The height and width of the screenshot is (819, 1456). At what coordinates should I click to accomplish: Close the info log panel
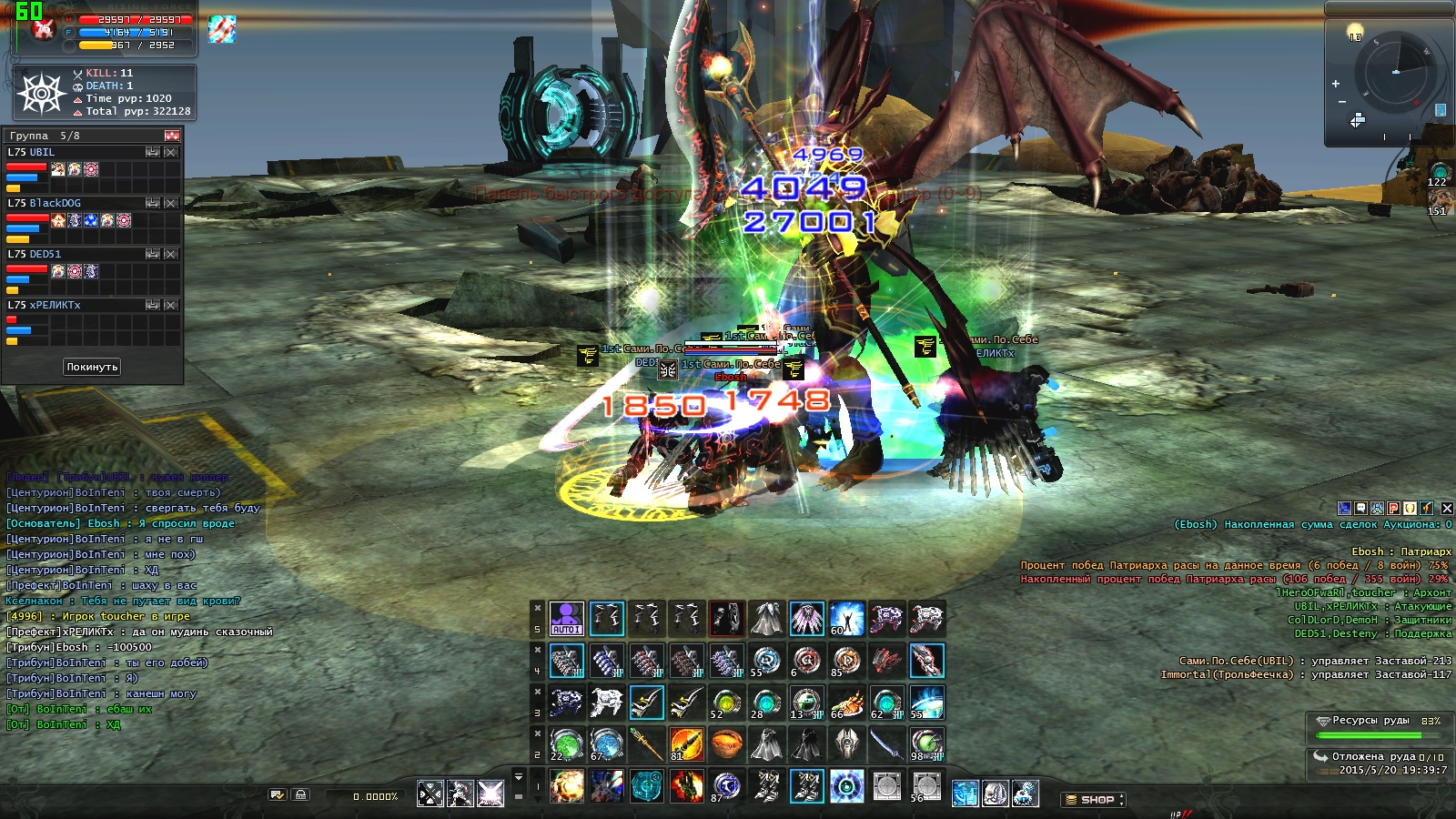pos(1447,508)
